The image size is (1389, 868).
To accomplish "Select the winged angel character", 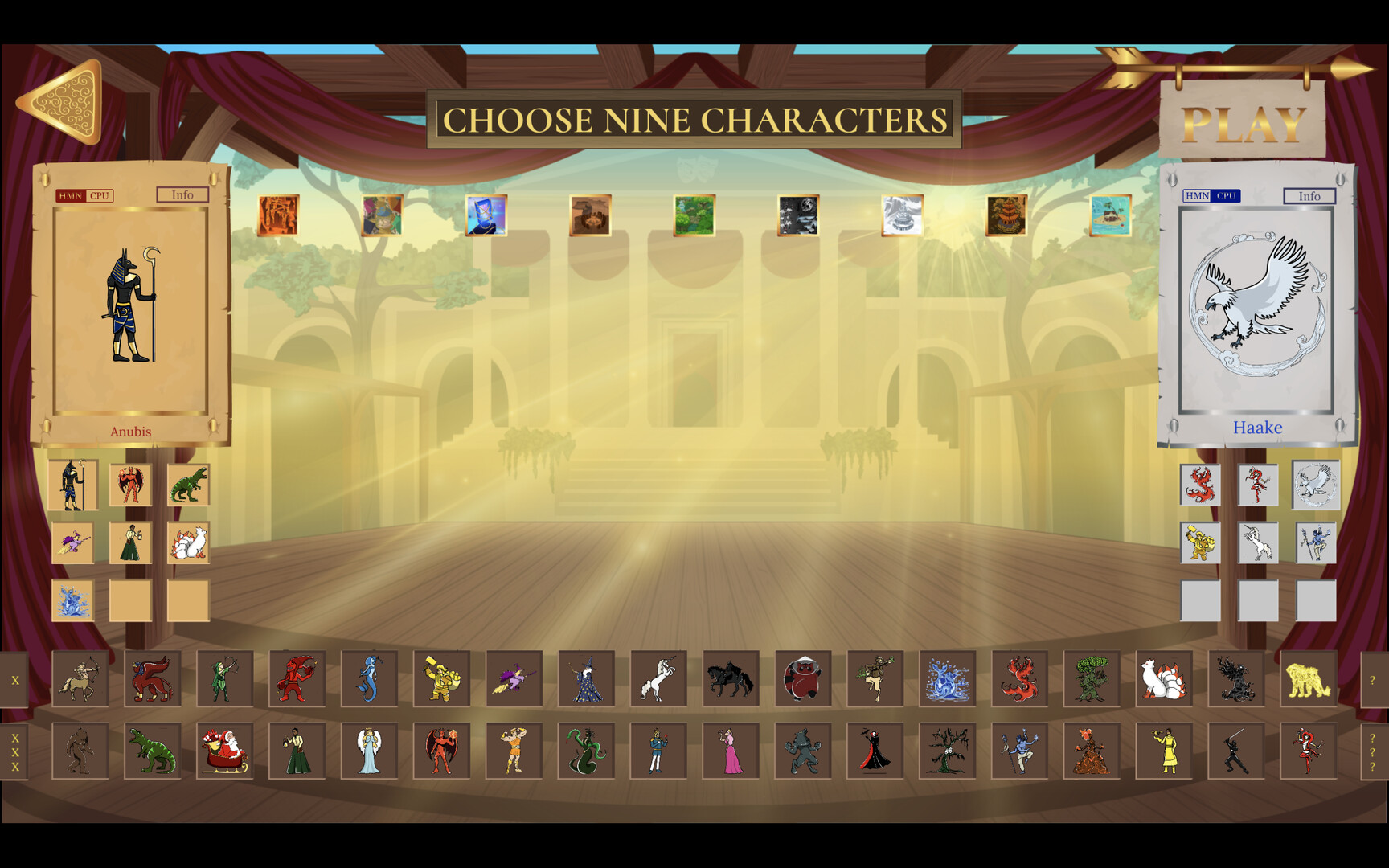I will pyautogui.click(x=370, y=751).
